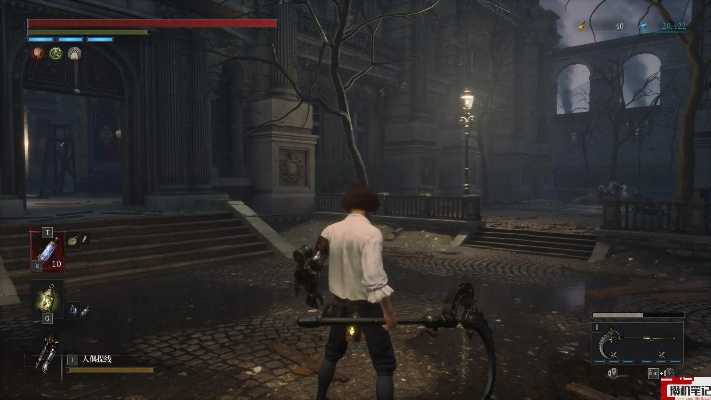The image size is (711, 400).
Task: Click the green circular status buff icon
Action: tap(56, 53)
